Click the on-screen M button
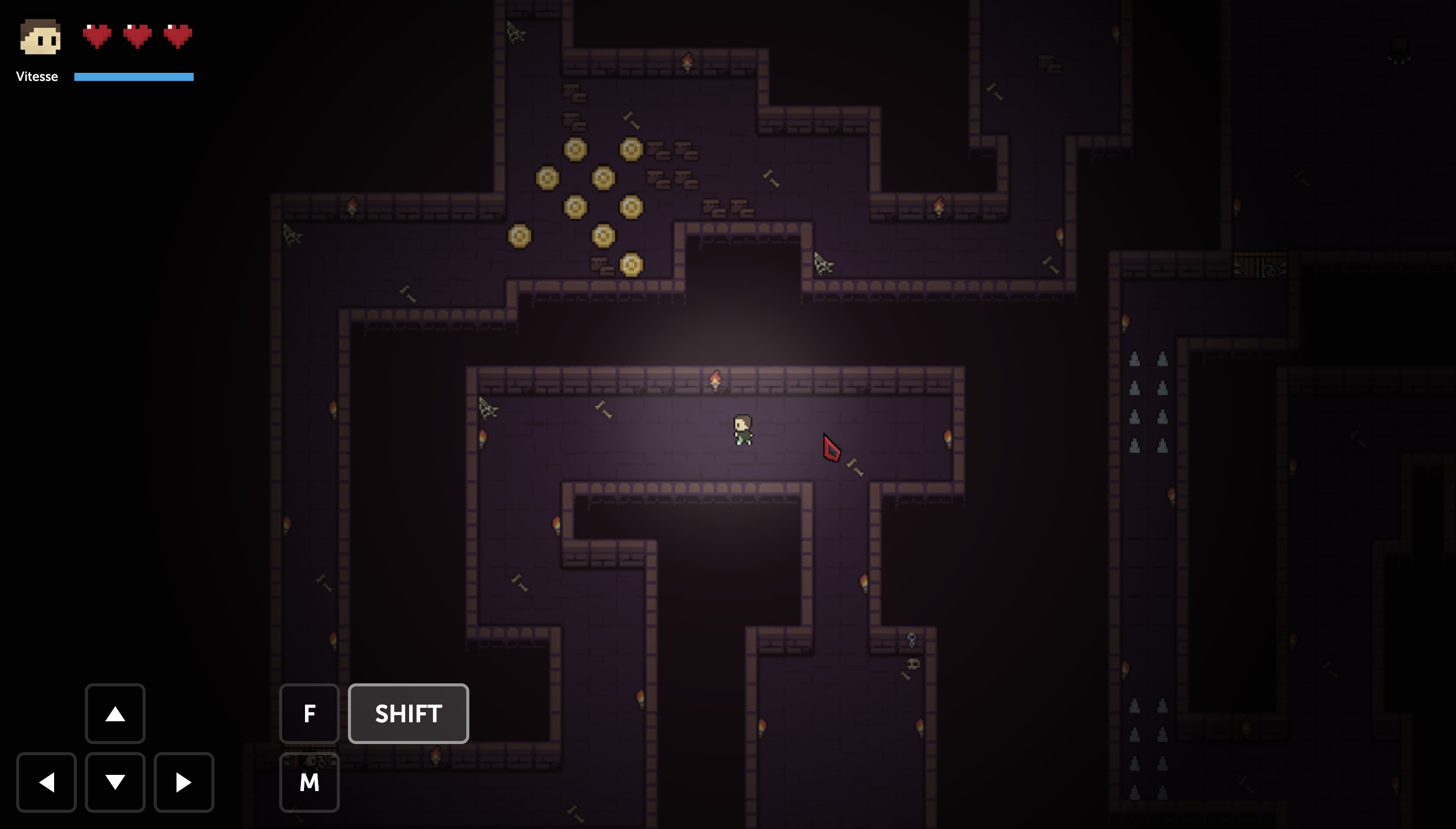1456x829 pixels. tap(309, 782)
